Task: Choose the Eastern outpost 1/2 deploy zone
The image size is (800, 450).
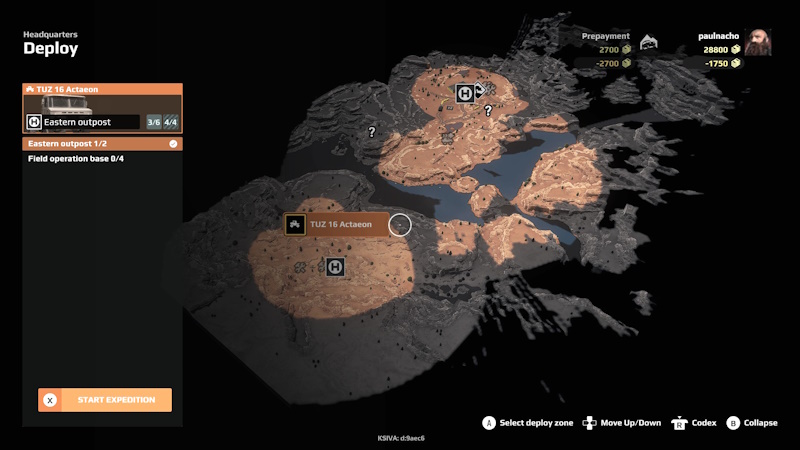Action: 102,144
